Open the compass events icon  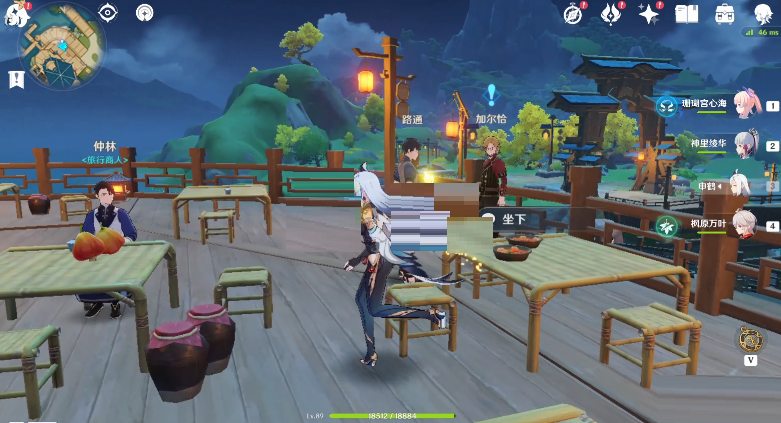574,13
